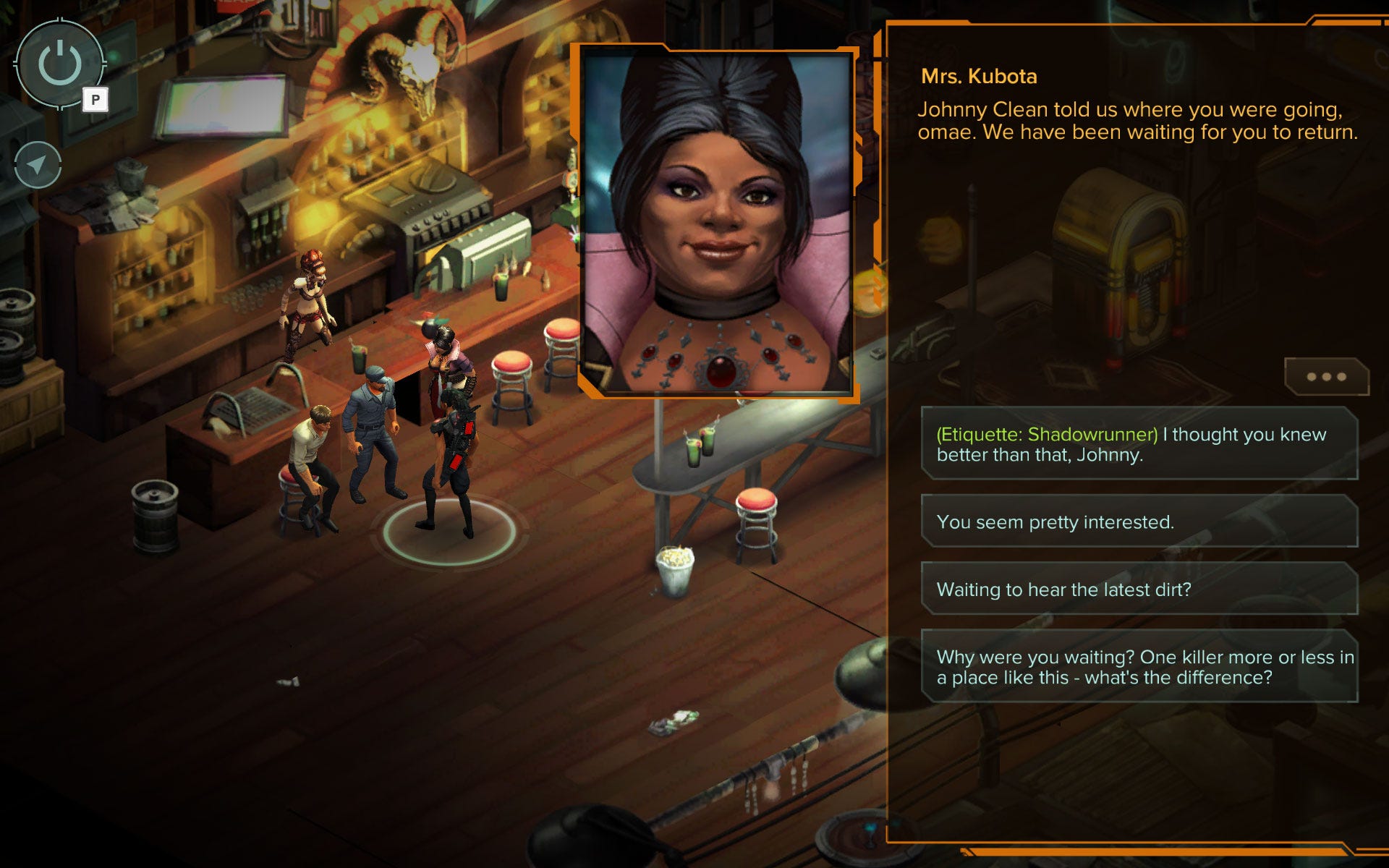
Task: Select "You seem pretty interested." reply
Action: 1139,522
